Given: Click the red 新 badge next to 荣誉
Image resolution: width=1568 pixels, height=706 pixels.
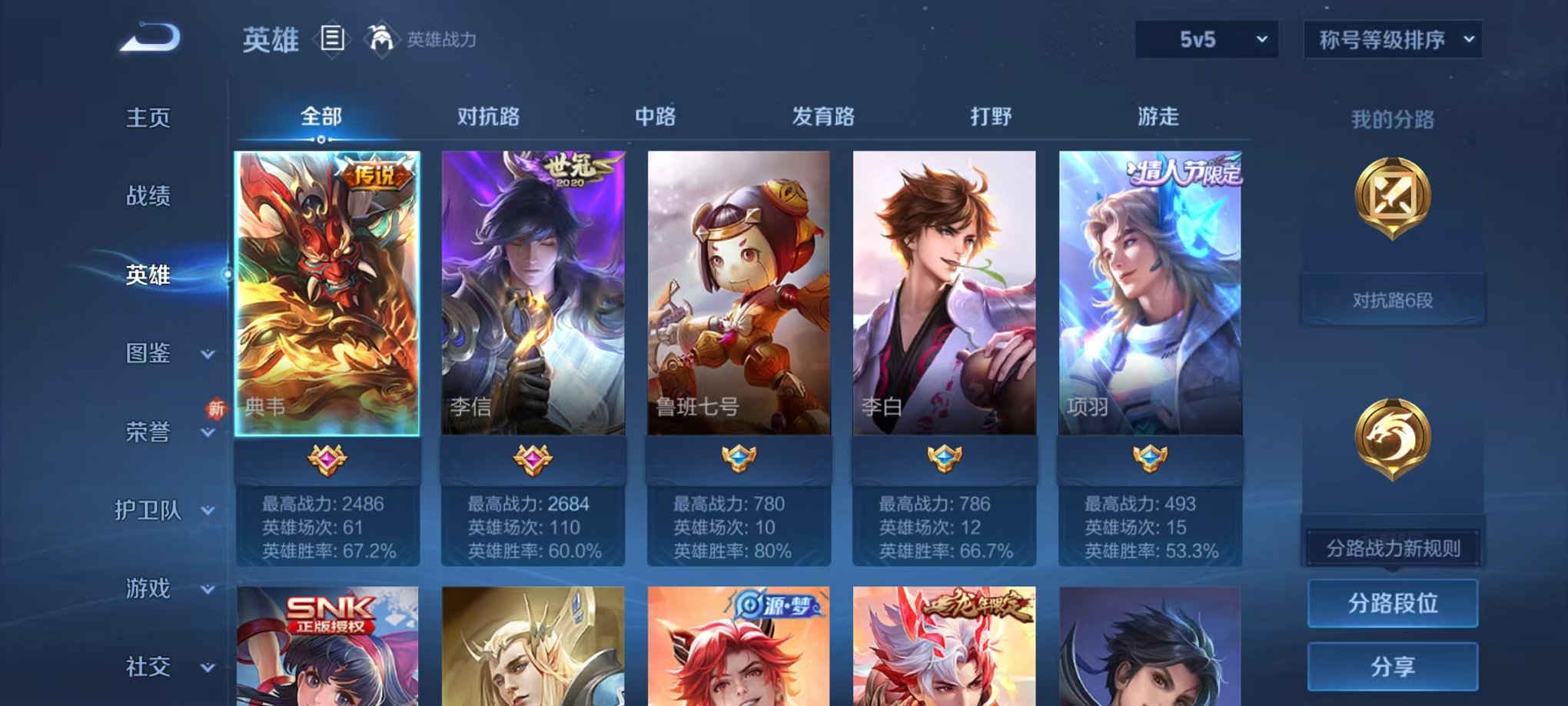Looking at the screenshot, I should click(x=216, y=410).
